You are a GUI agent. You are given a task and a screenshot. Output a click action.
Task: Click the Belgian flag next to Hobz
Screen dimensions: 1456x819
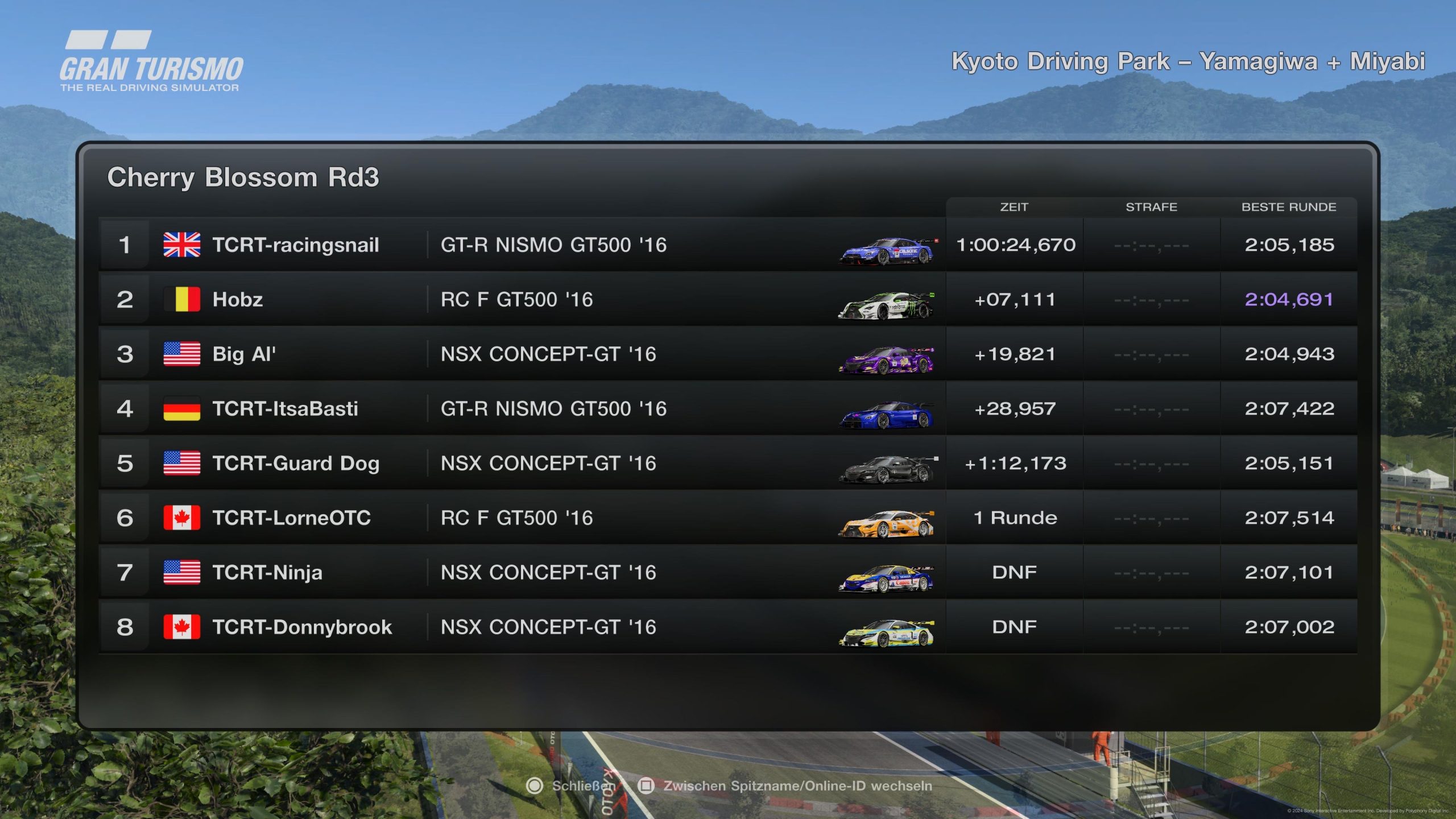point(181,299)
